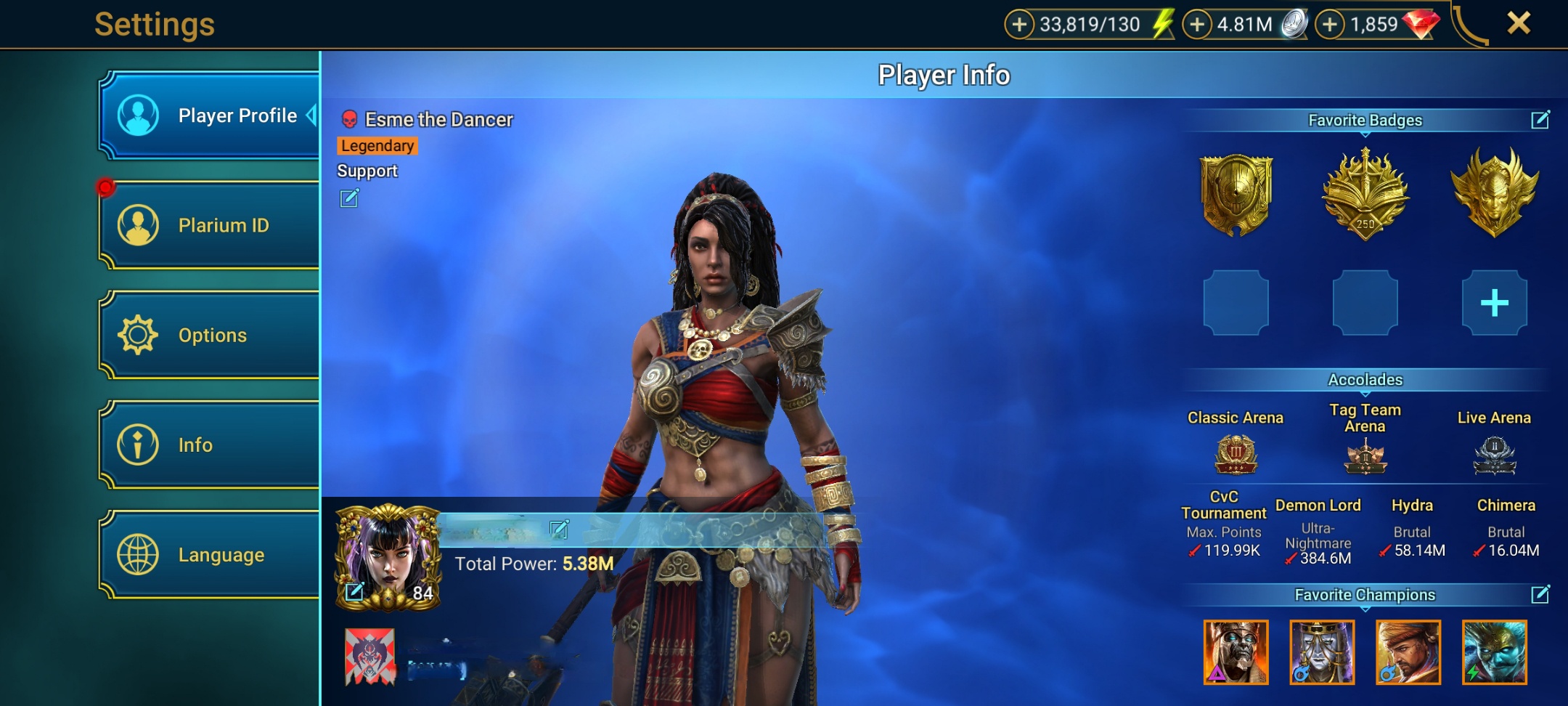Screen dimensions: 1568x706
Task: Edit the Favorite Badges selection
Action: pyautogui.click(x=1540, y=120)
